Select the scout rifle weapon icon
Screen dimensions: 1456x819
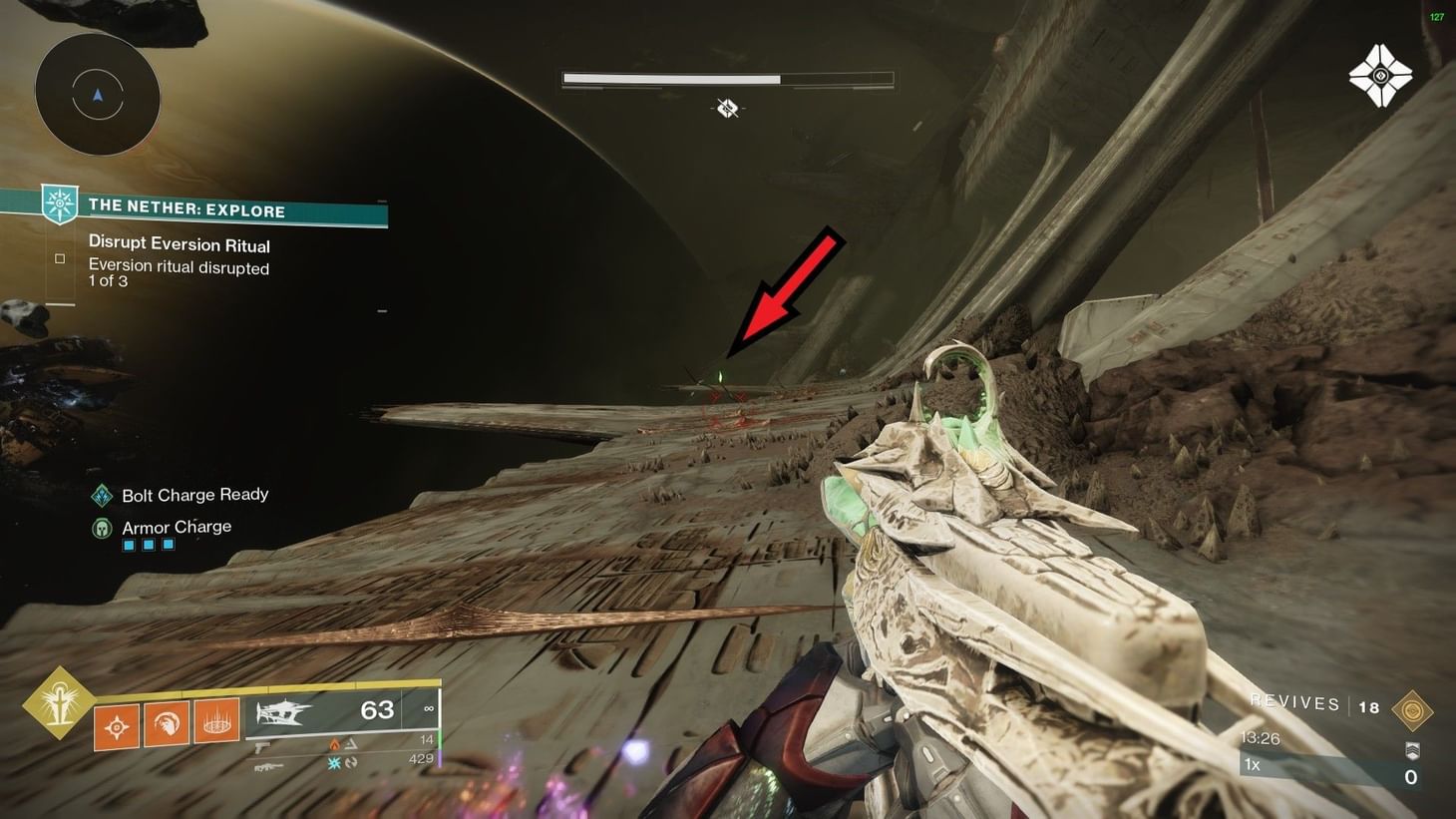click(269, 767)
